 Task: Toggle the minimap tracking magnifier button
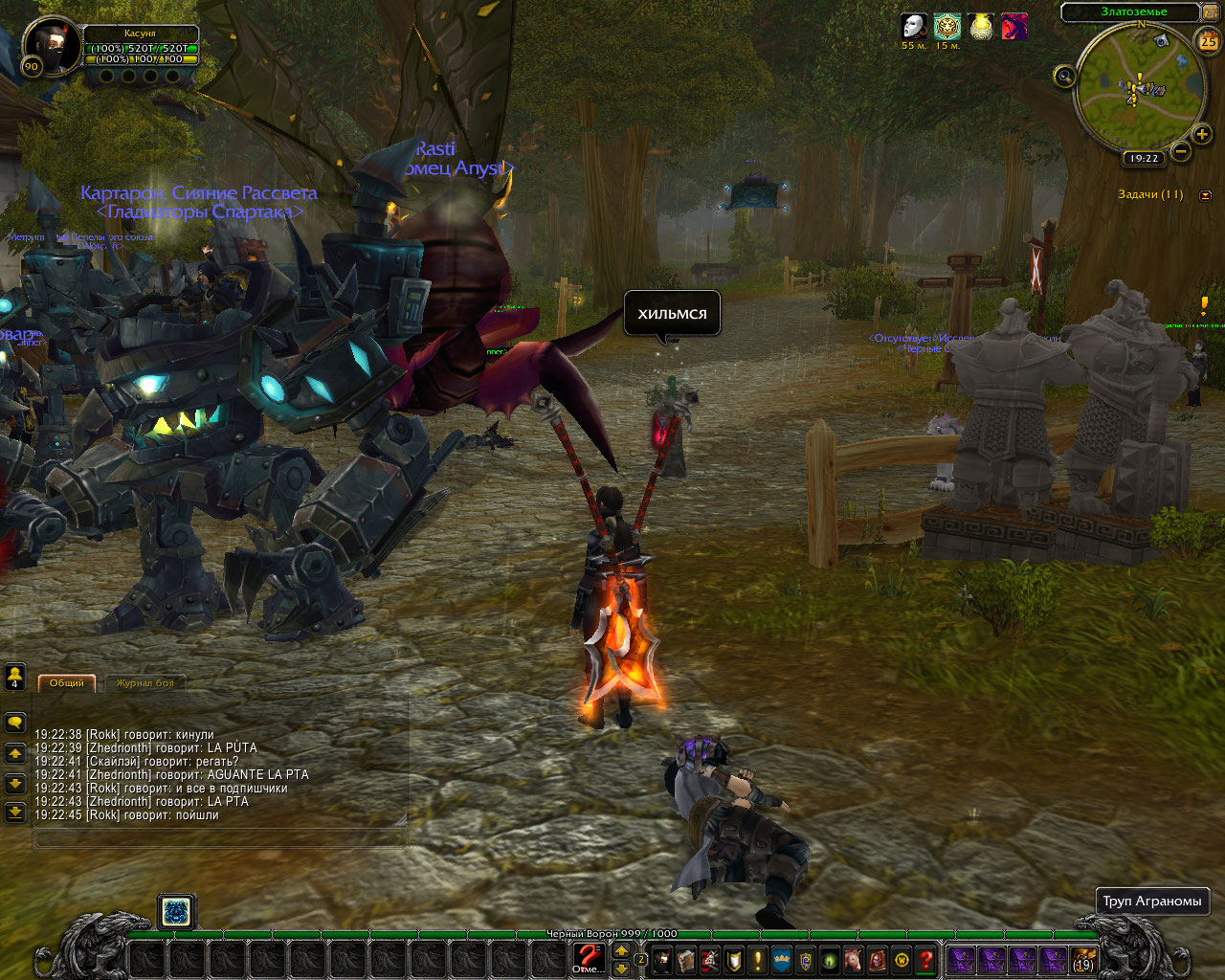[1064, 77]
